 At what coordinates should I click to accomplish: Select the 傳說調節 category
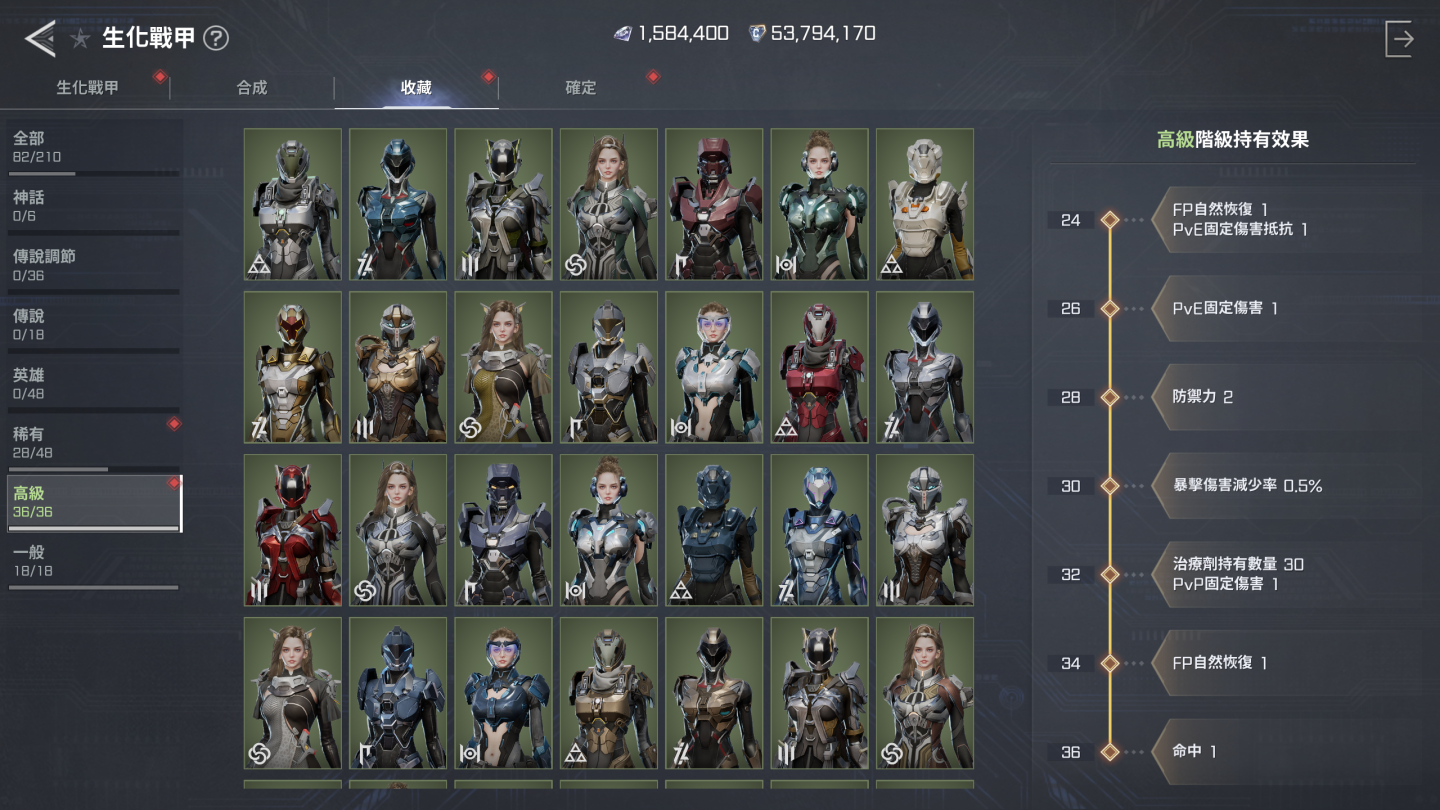(x=93, y=265)
